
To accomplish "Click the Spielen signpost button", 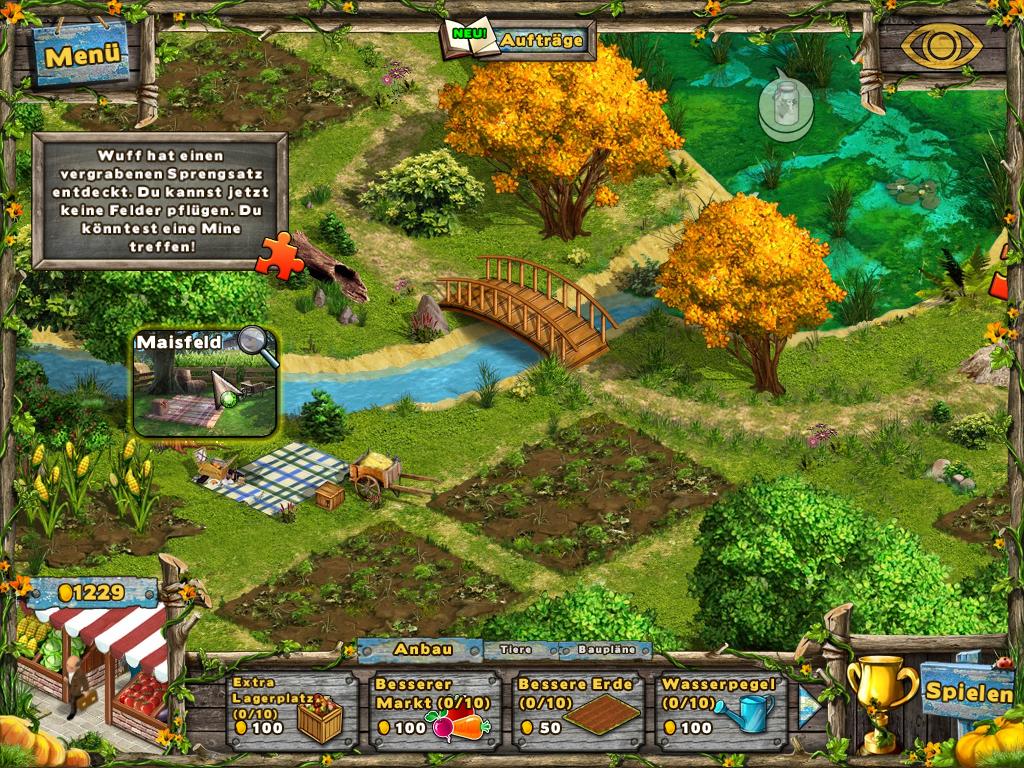I will pyautogui.click(x=965, y=690).
